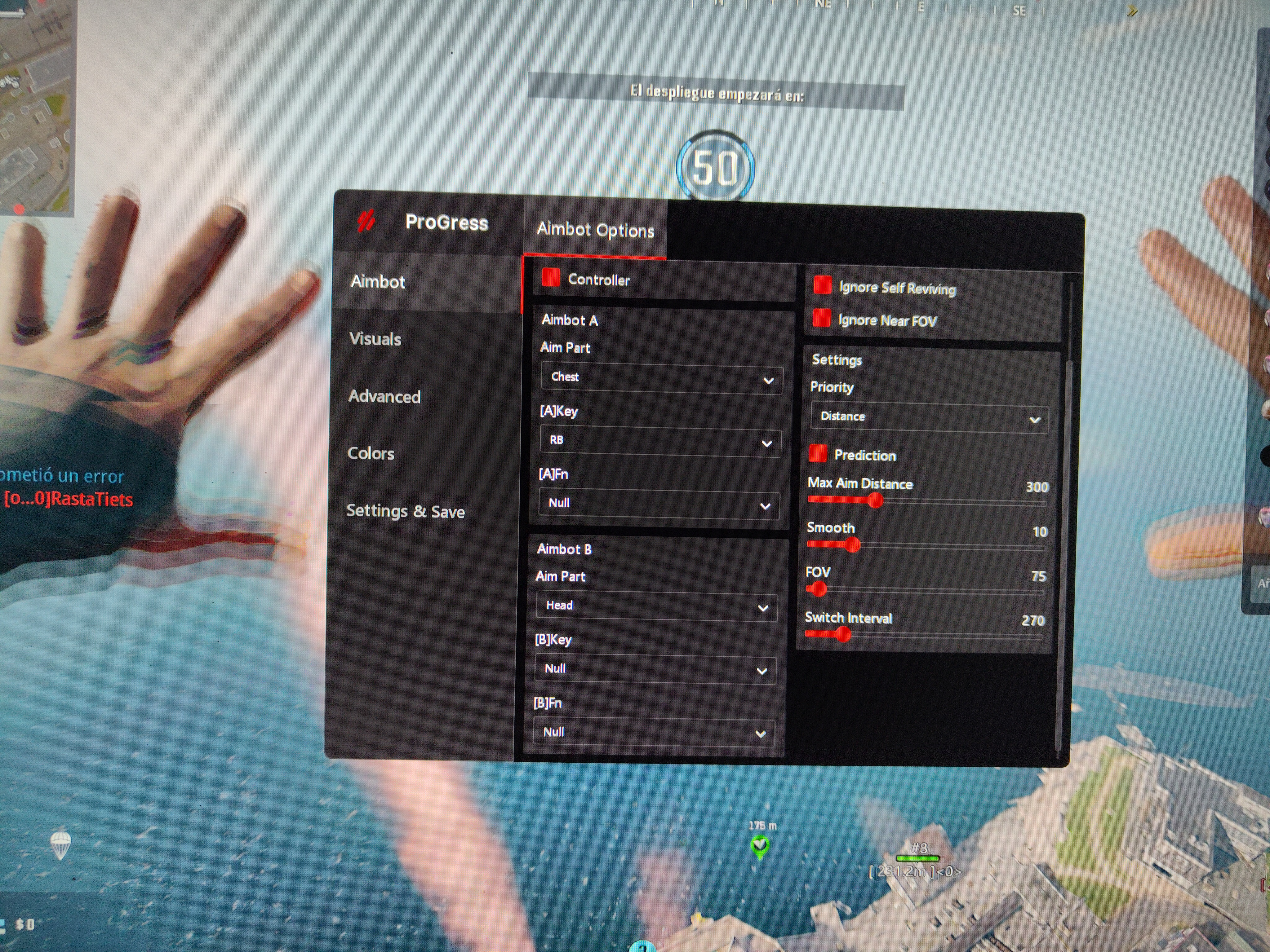Open the [A]Key dropdown set to RB
Screen dimensions: 1270x952
(x=660, y=442)
